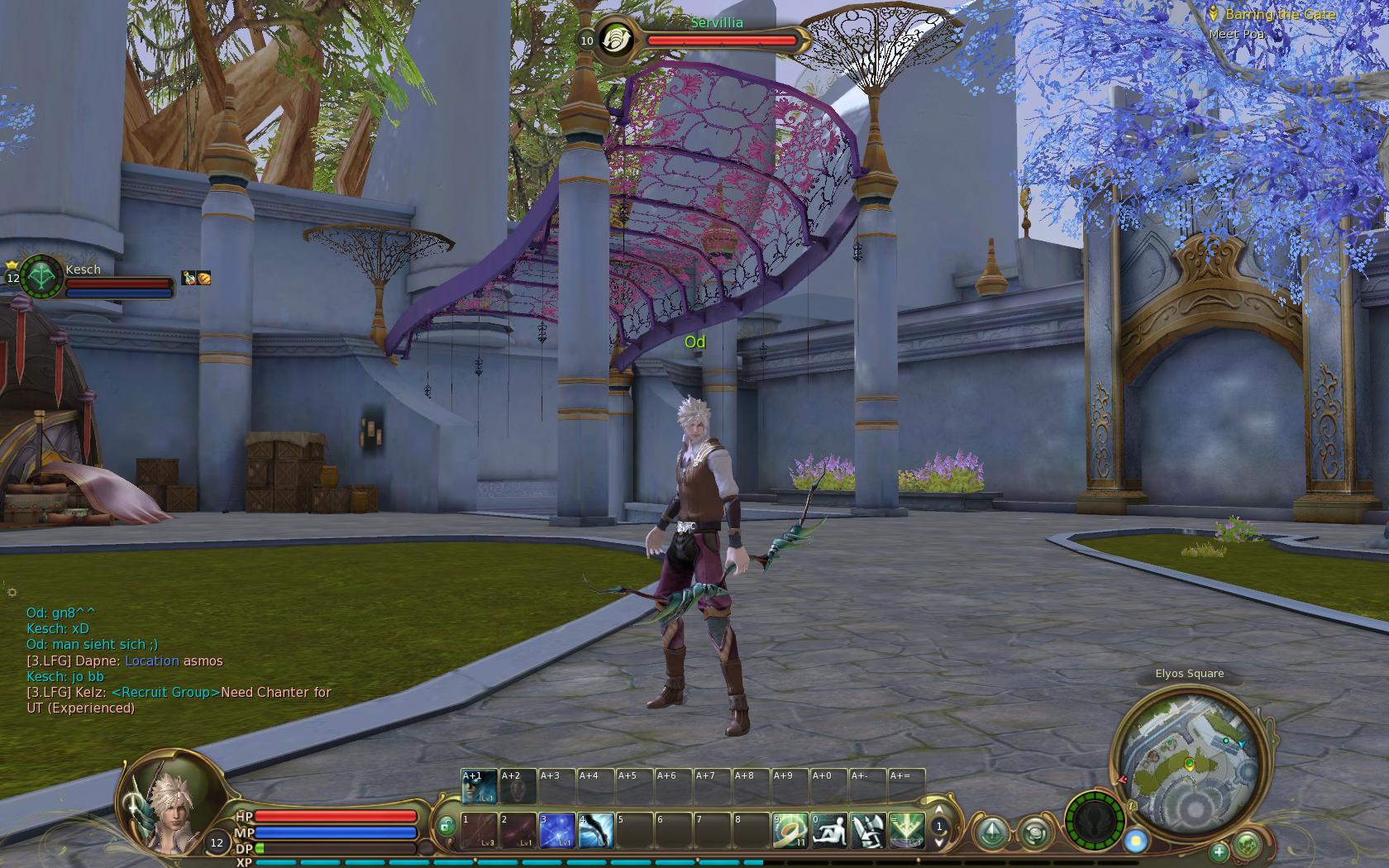Activate the blue starburst skill in slot 3
The height and width of the screenshot is (868, 1389).
pos(556,831)
